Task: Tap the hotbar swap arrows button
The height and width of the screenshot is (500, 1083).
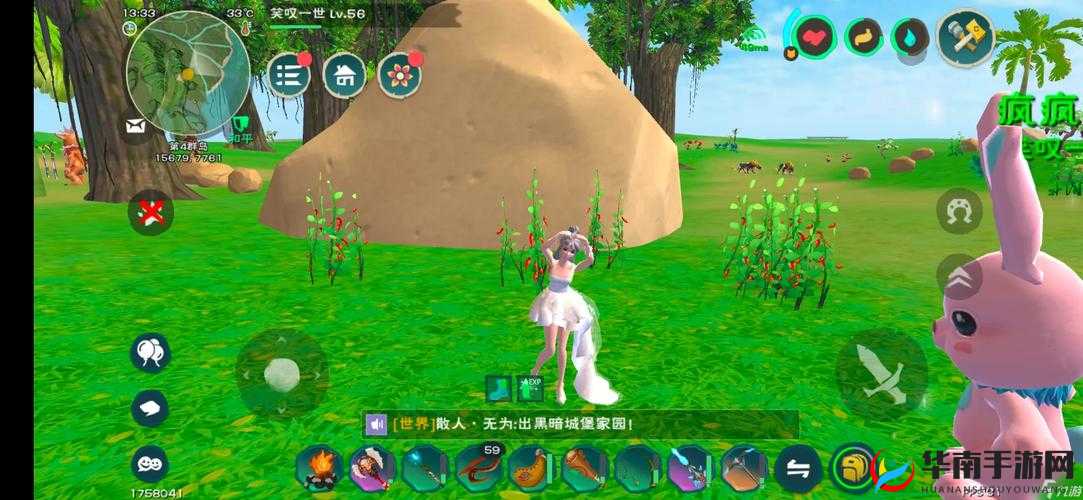Action: (x=798, y=468)
